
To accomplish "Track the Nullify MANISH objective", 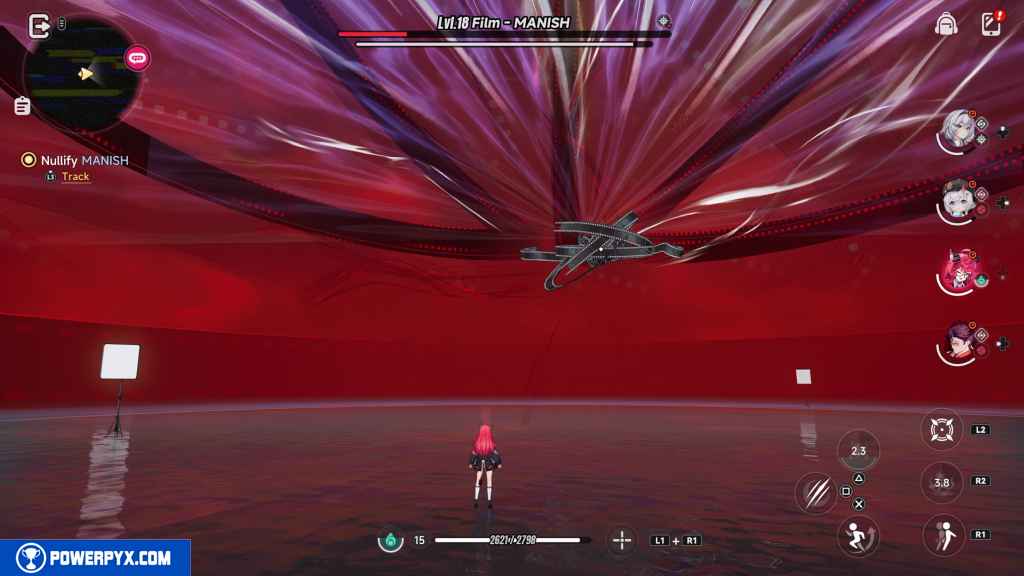I will tap(75, 177).
